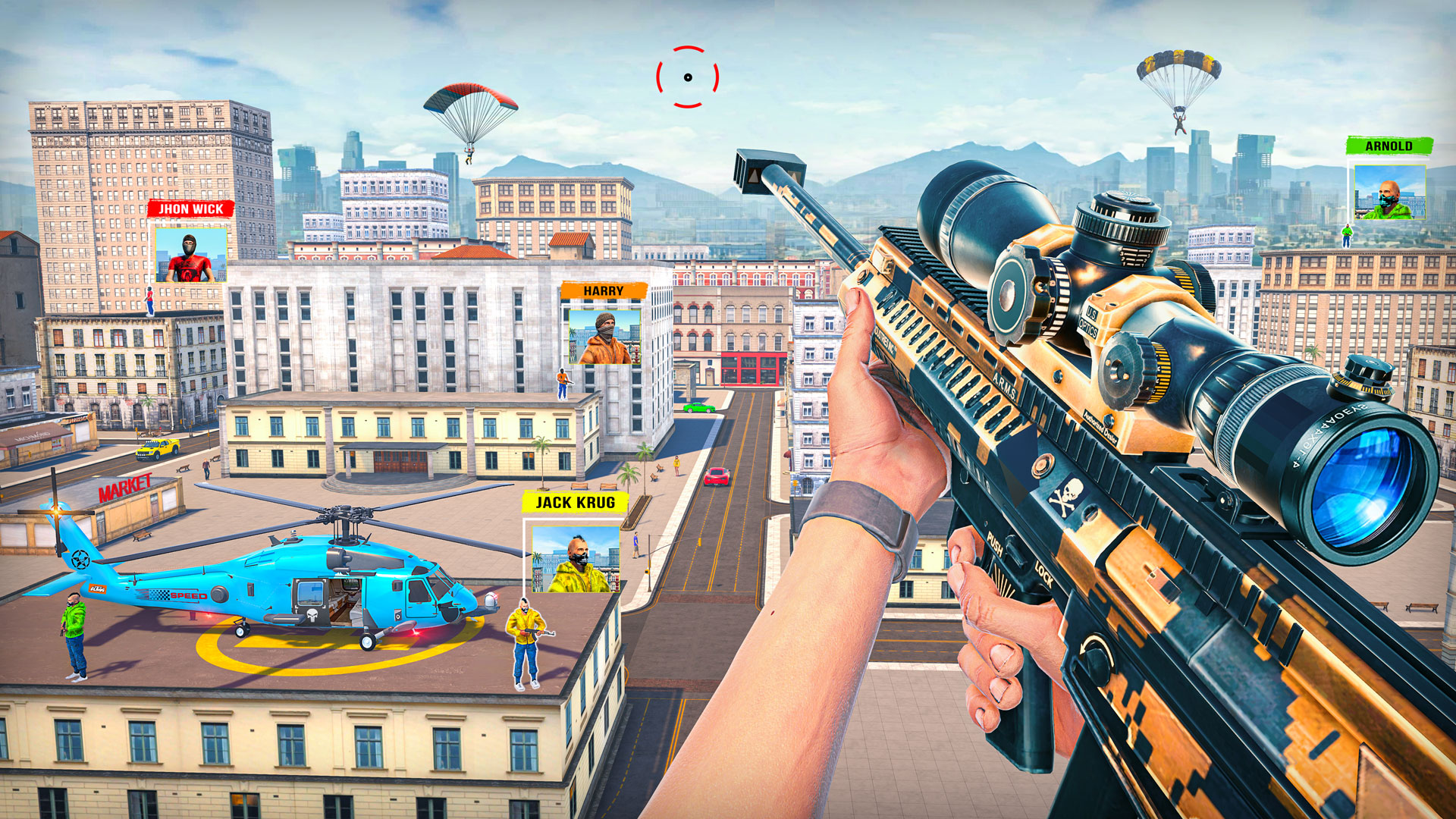Click the rifle's muzzle brake tip
The height and width of the screenshot is (819, 1456).
(766, 171)
